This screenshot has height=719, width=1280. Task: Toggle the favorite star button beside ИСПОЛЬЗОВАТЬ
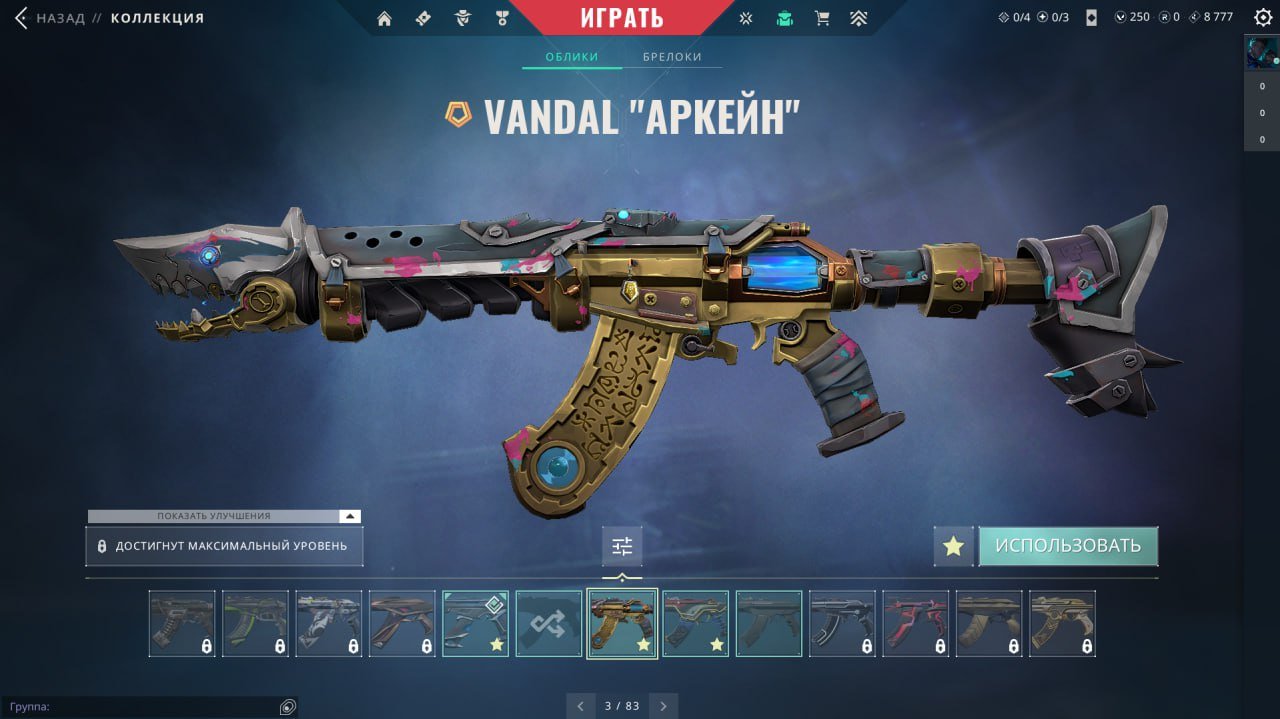click(953, 546)
